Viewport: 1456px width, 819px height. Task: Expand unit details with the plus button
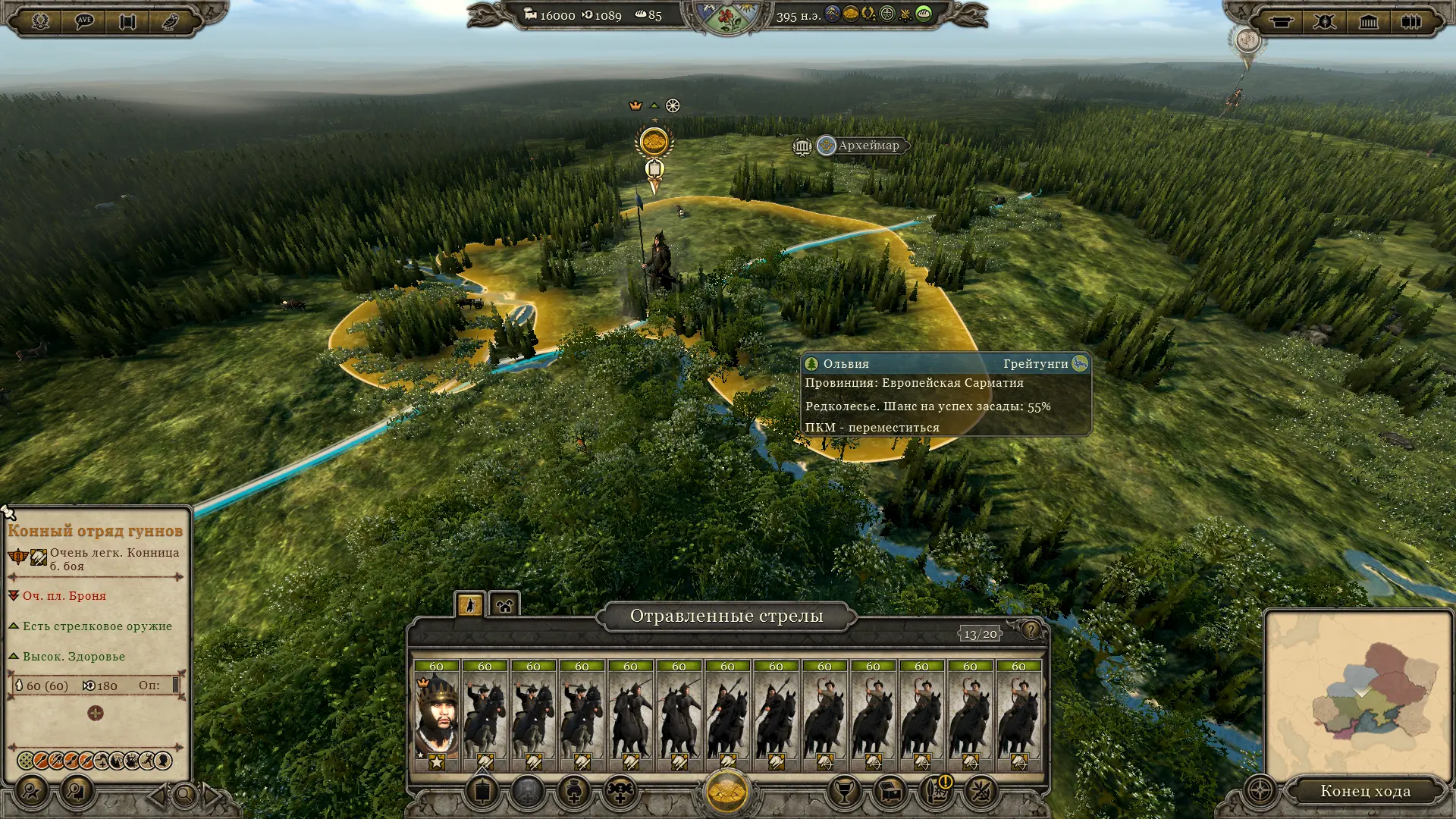click(96, 714)
